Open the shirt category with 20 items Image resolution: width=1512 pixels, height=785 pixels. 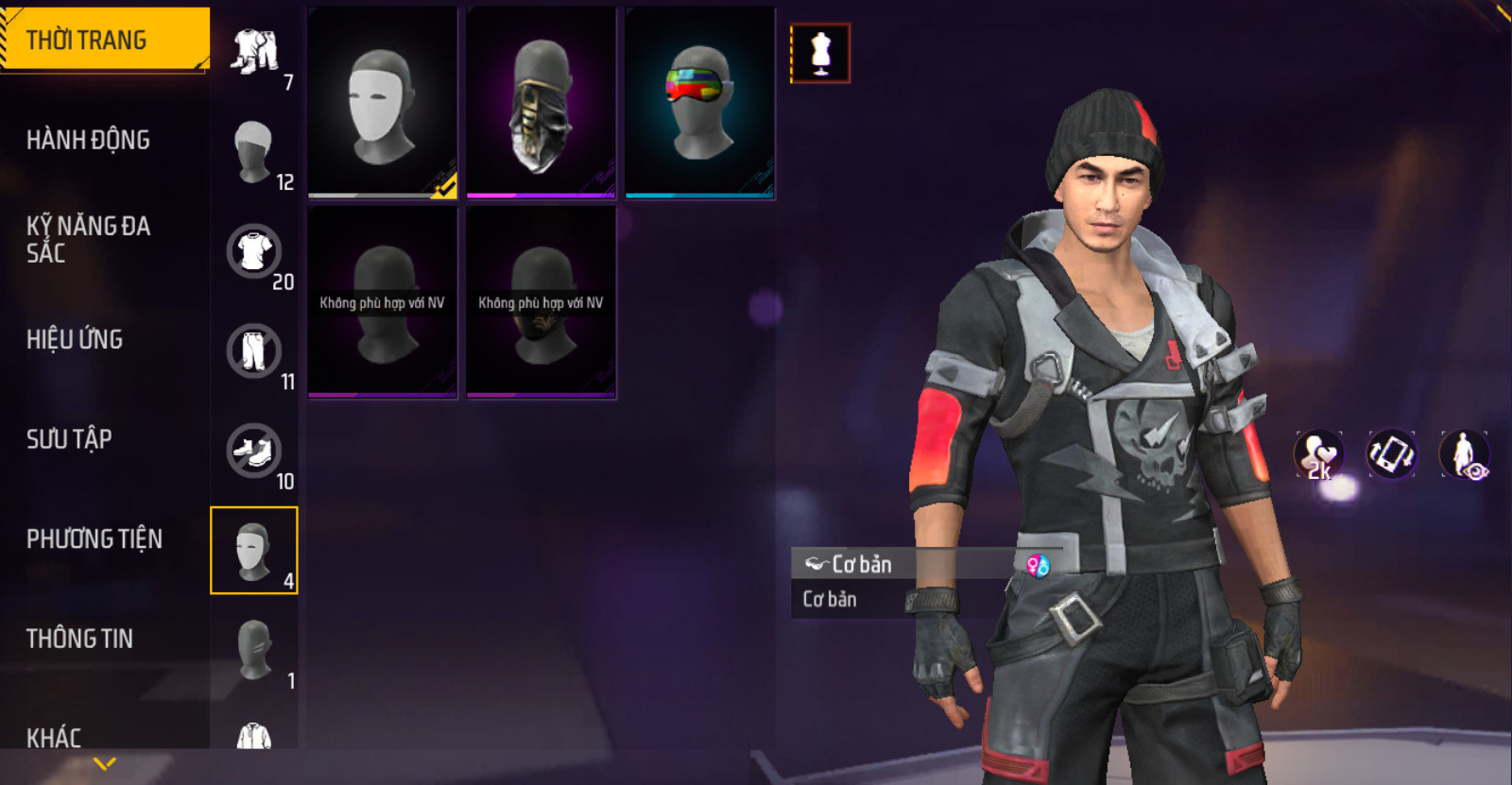coord(254,252)
